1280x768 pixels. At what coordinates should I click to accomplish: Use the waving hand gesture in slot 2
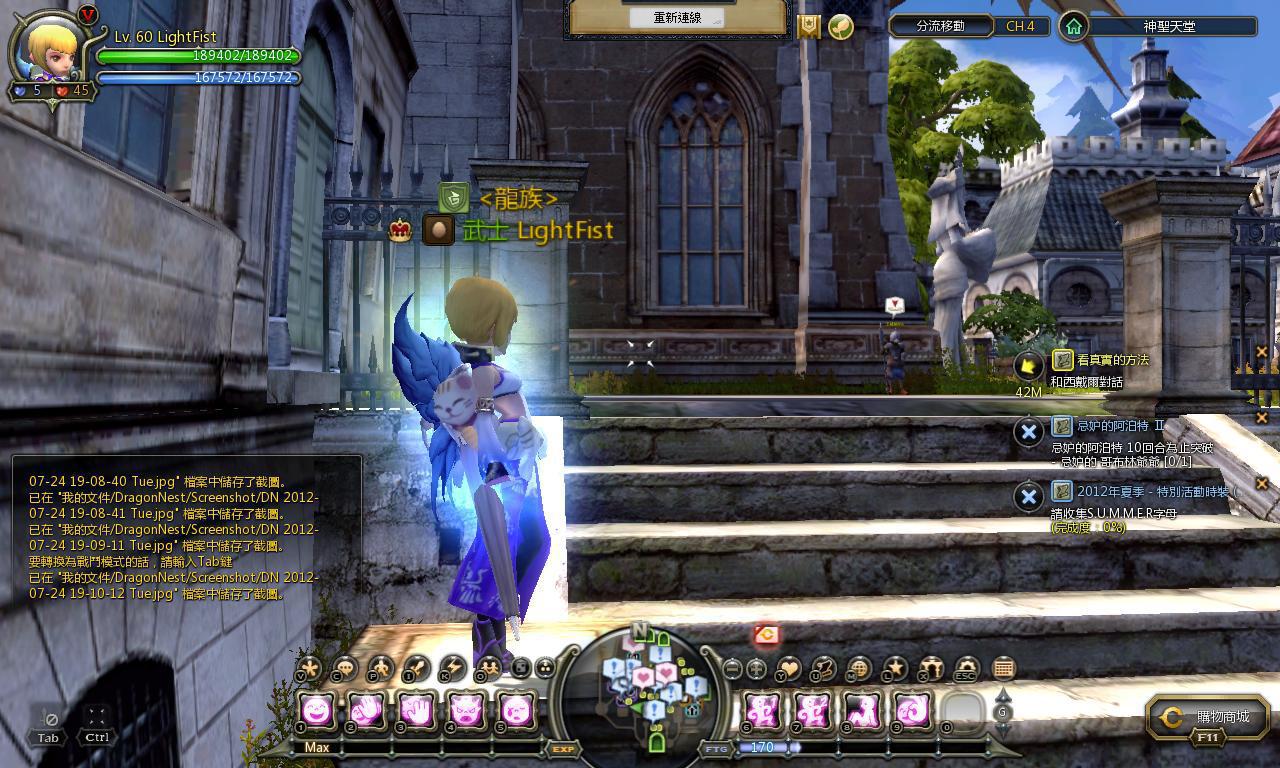366,711
